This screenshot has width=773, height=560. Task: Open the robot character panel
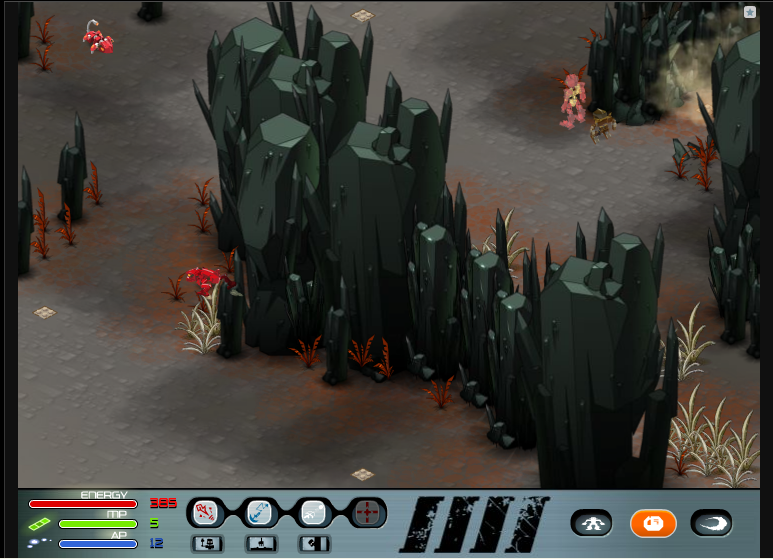click(593, 522)
